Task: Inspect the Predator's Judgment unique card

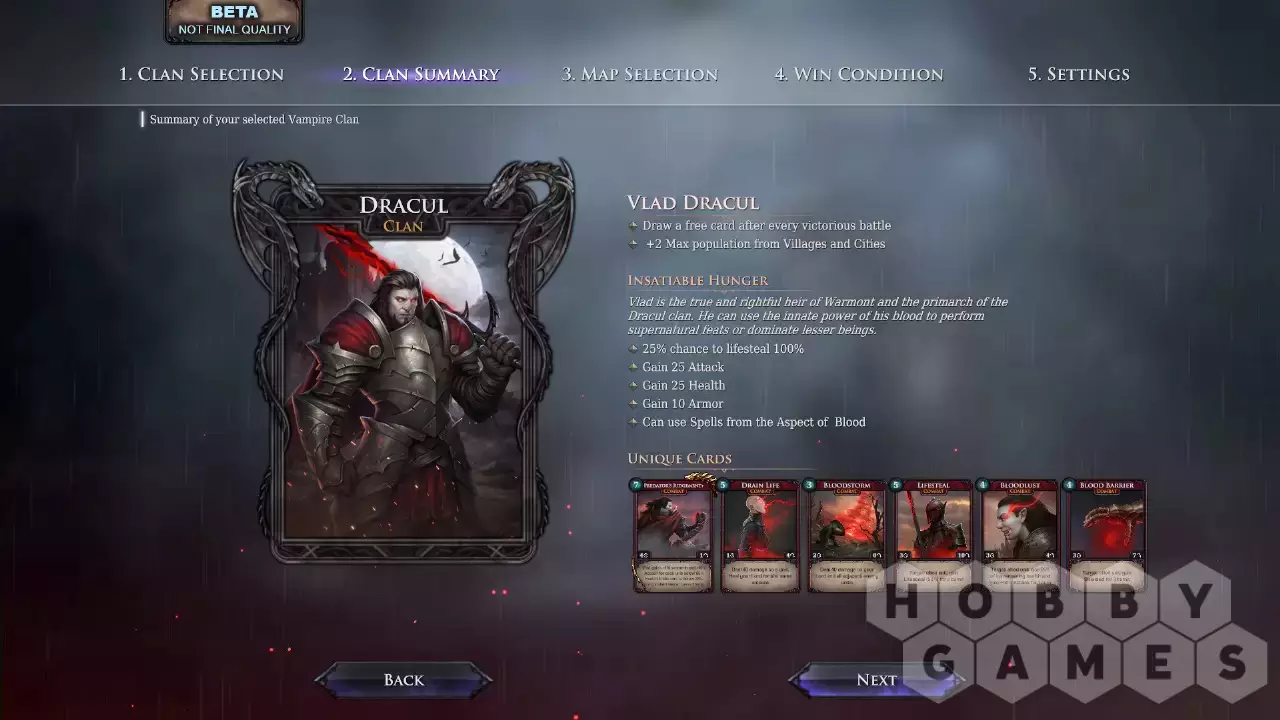Action: pos(673,535)
